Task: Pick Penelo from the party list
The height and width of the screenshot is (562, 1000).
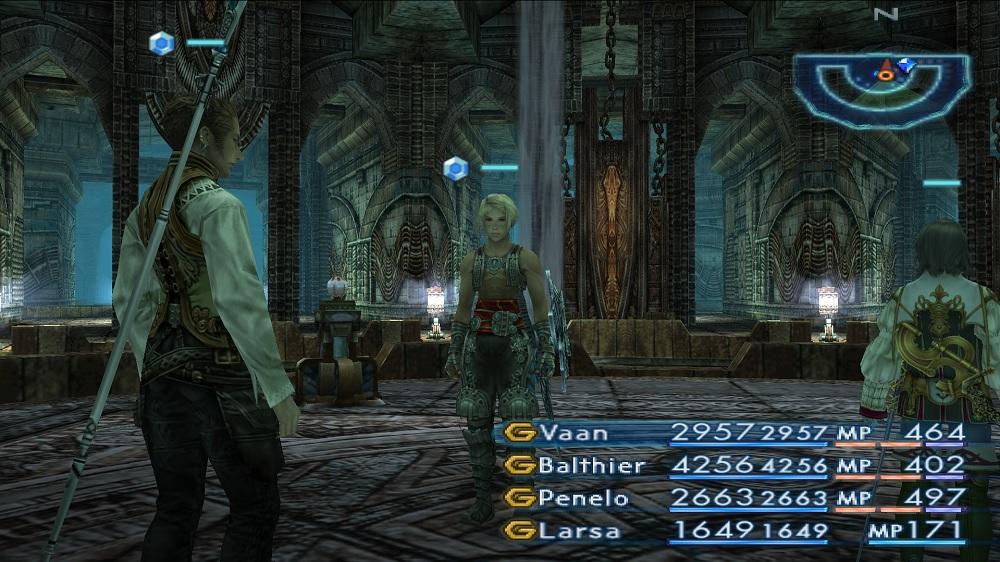Action: [583, 498]
